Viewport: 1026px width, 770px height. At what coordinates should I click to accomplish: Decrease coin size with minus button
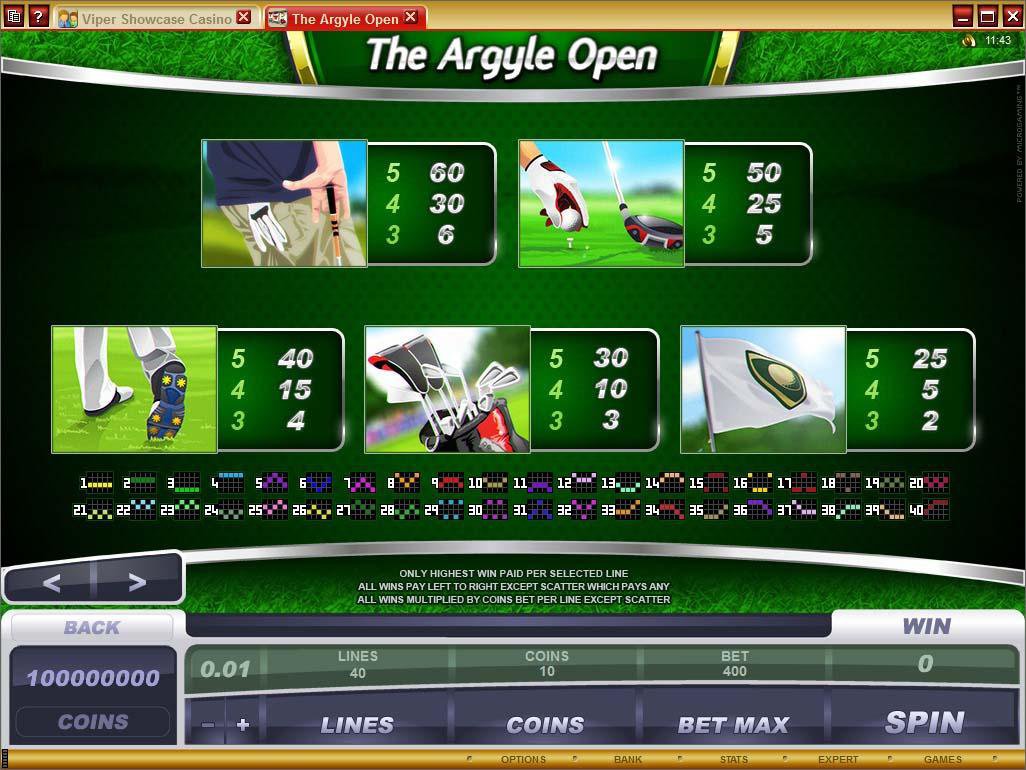click(208, 725)
